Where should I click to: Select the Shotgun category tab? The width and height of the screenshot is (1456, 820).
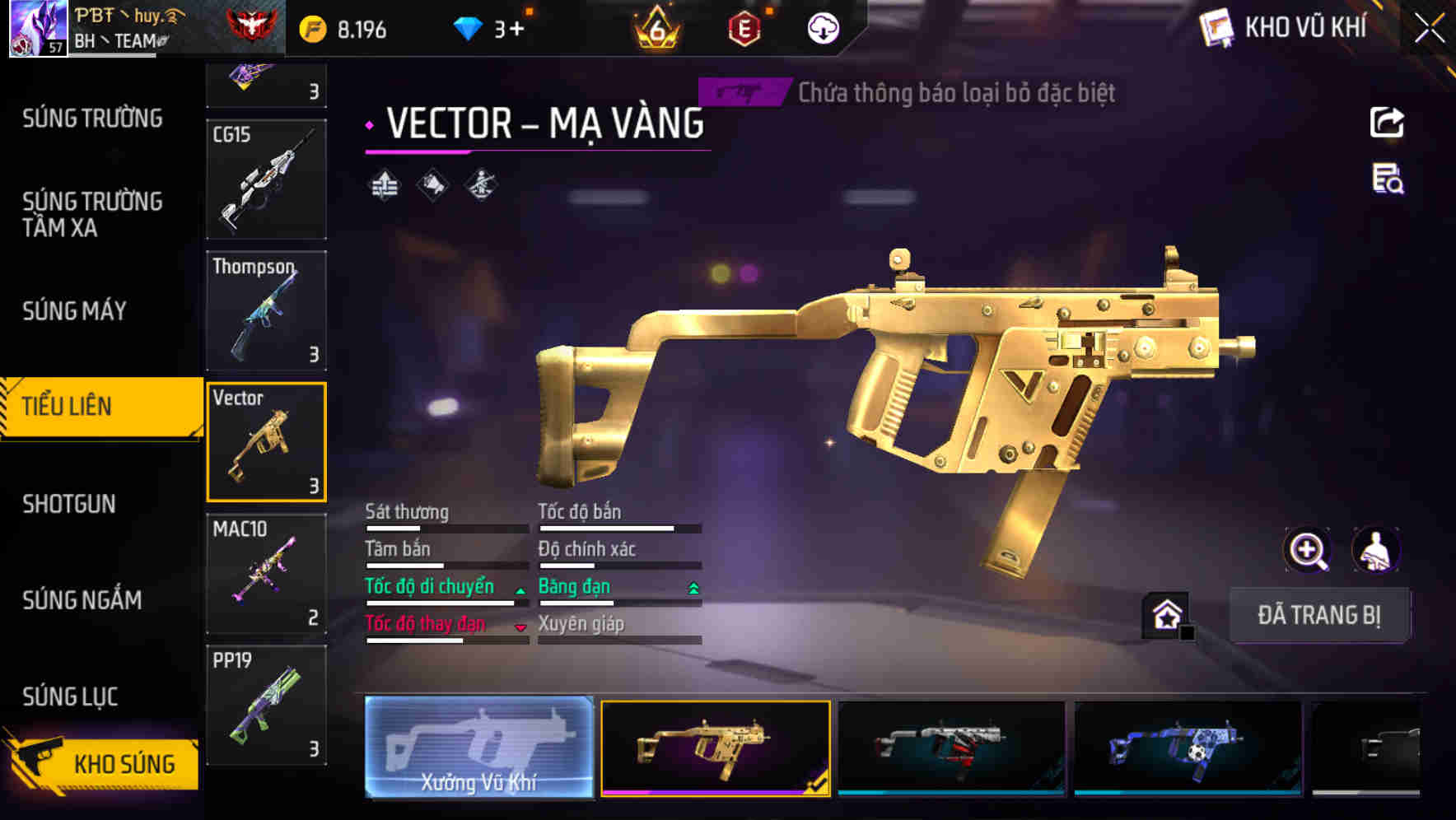click(69, 504)
